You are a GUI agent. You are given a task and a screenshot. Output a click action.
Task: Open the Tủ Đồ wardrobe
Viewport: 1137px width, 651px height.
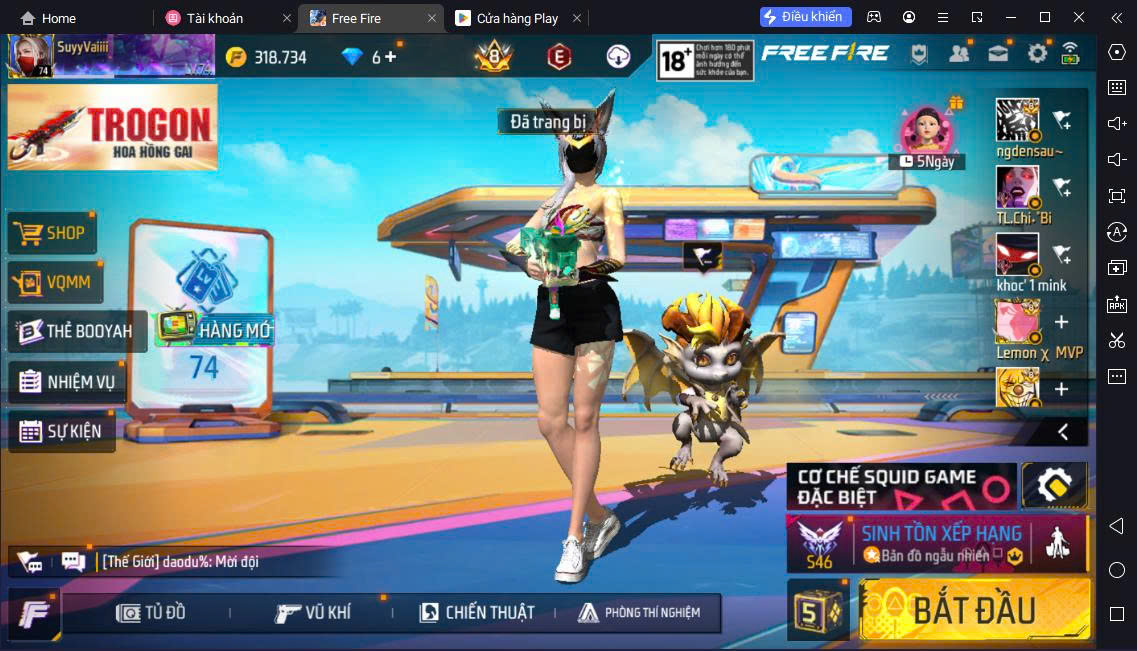[152, 612]
